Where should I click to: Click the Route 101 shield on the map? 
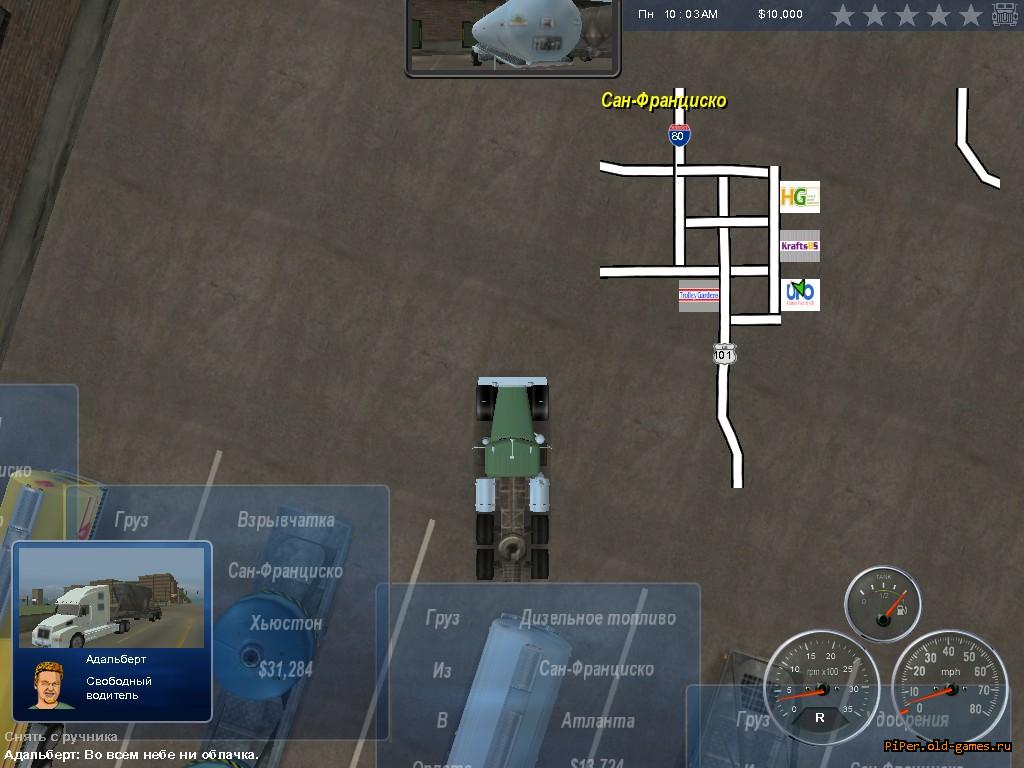(x=724, y=354)
